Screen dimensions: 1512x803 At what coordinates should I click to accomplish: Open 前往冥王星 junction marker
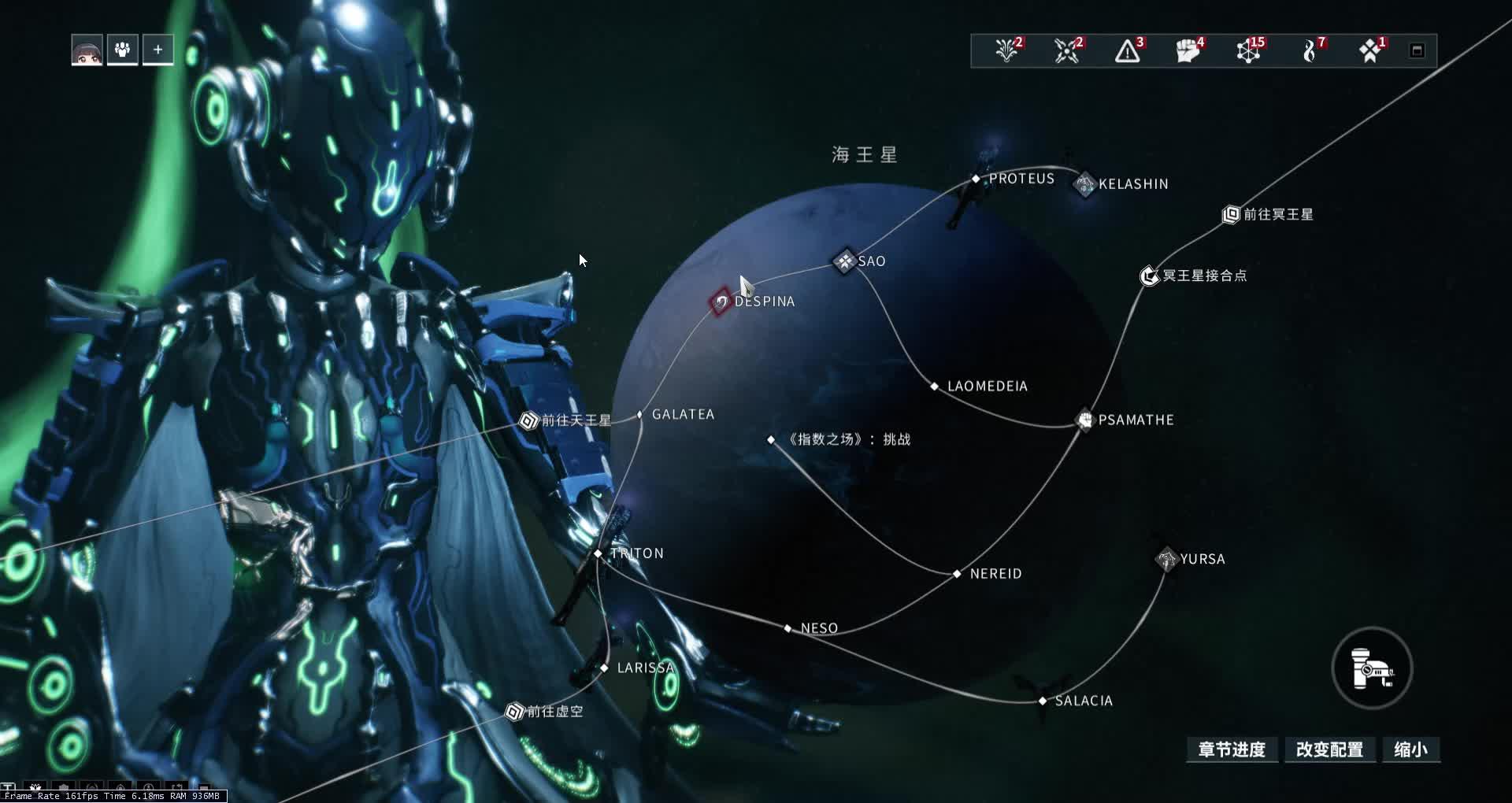(1230, 213)
